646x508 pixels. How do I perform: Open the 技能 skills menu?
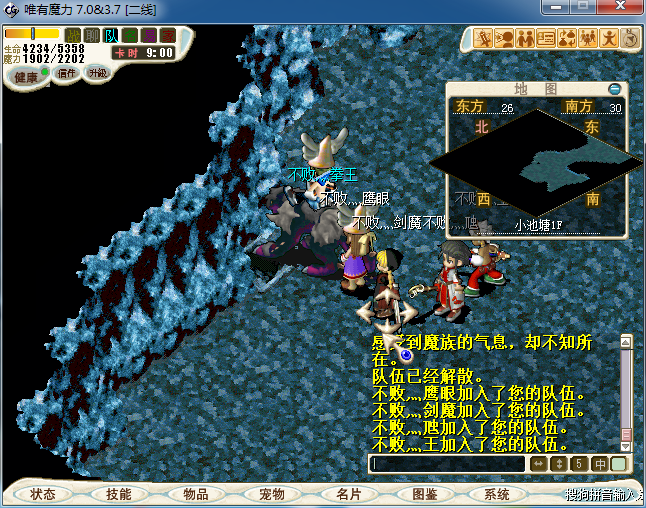(118, 494)
